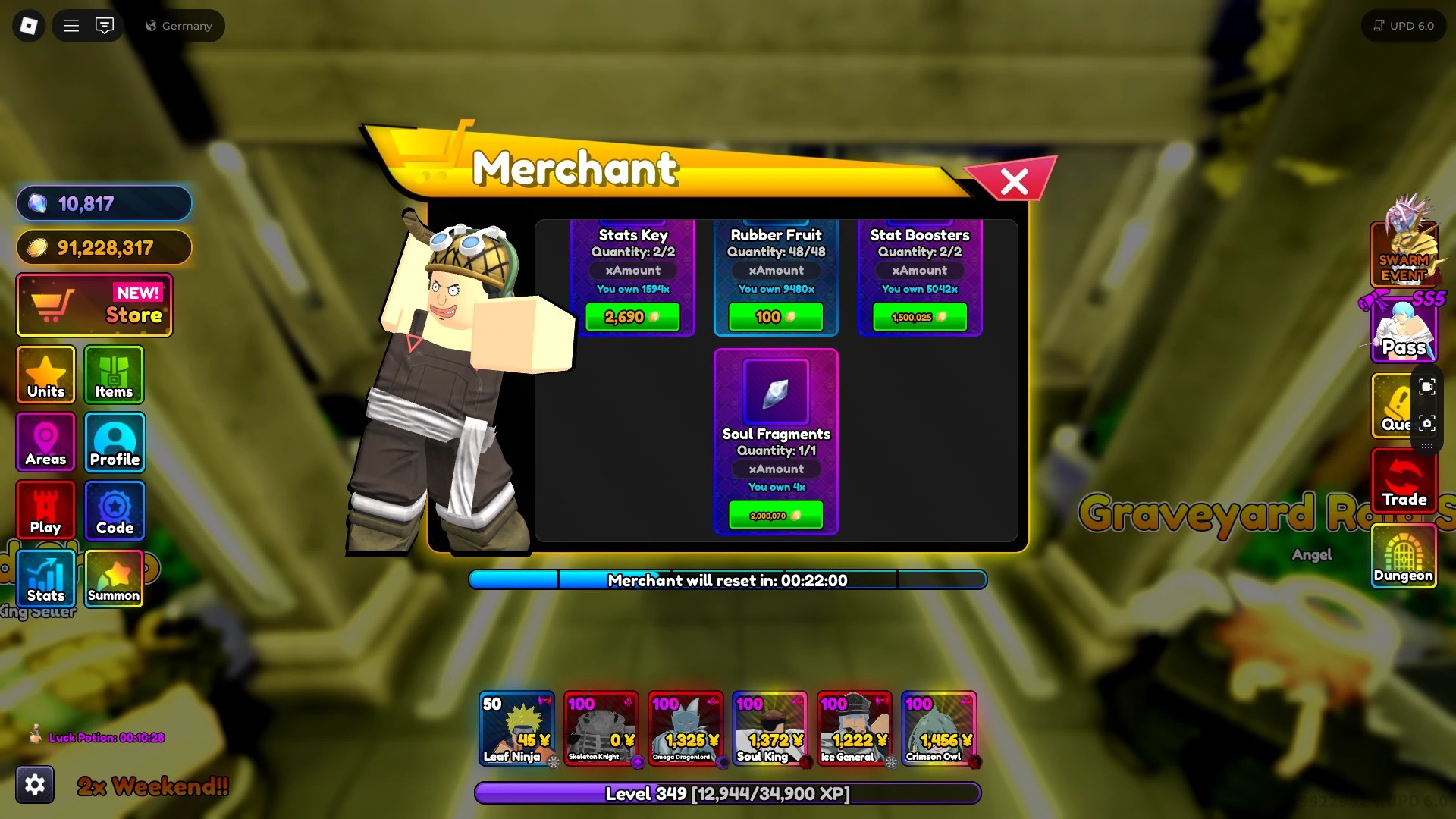
Task: Open your Profile
Action: point(114,442)
